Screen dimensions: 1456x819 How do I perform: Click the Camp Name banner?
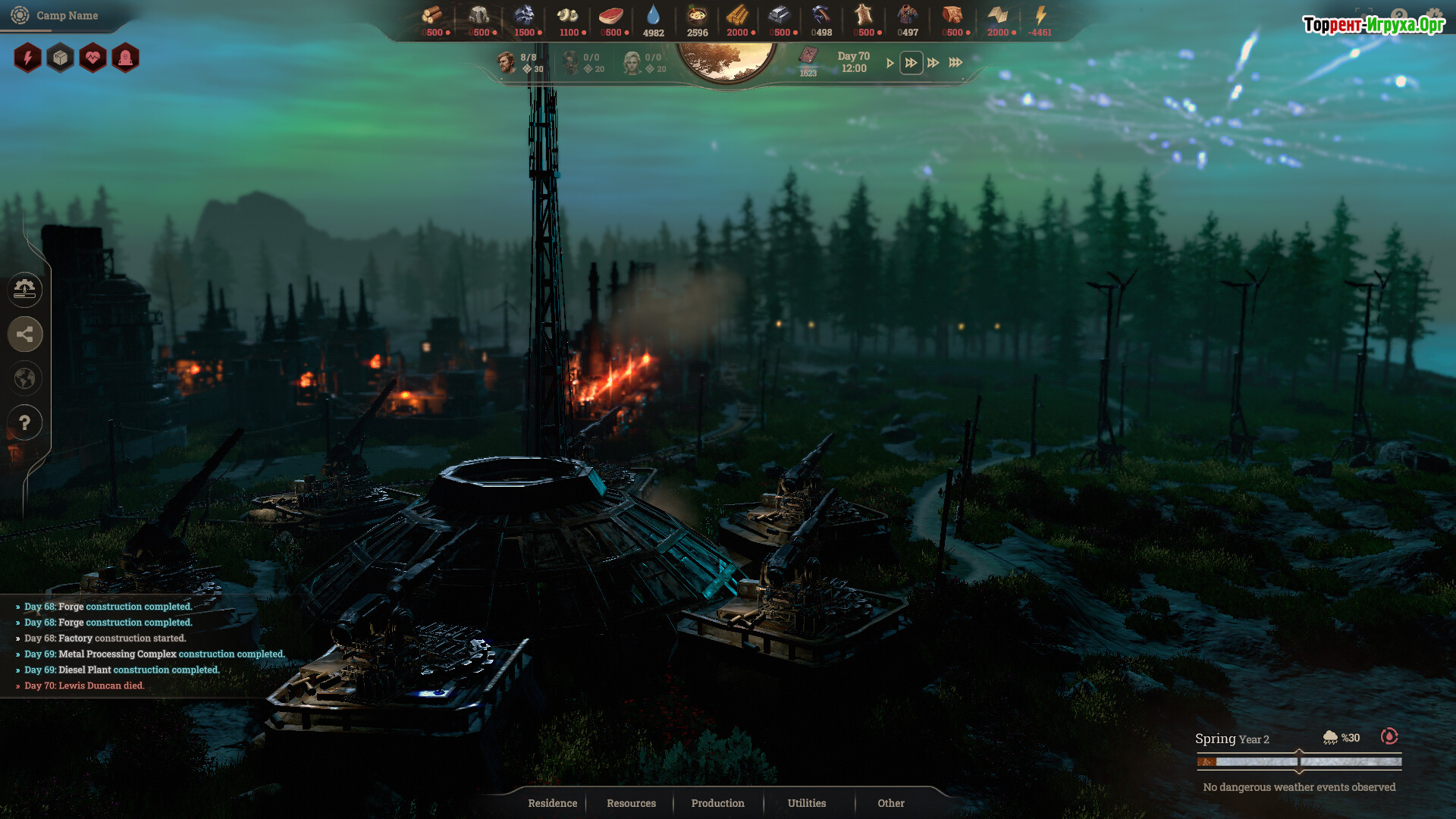point(67,15)
